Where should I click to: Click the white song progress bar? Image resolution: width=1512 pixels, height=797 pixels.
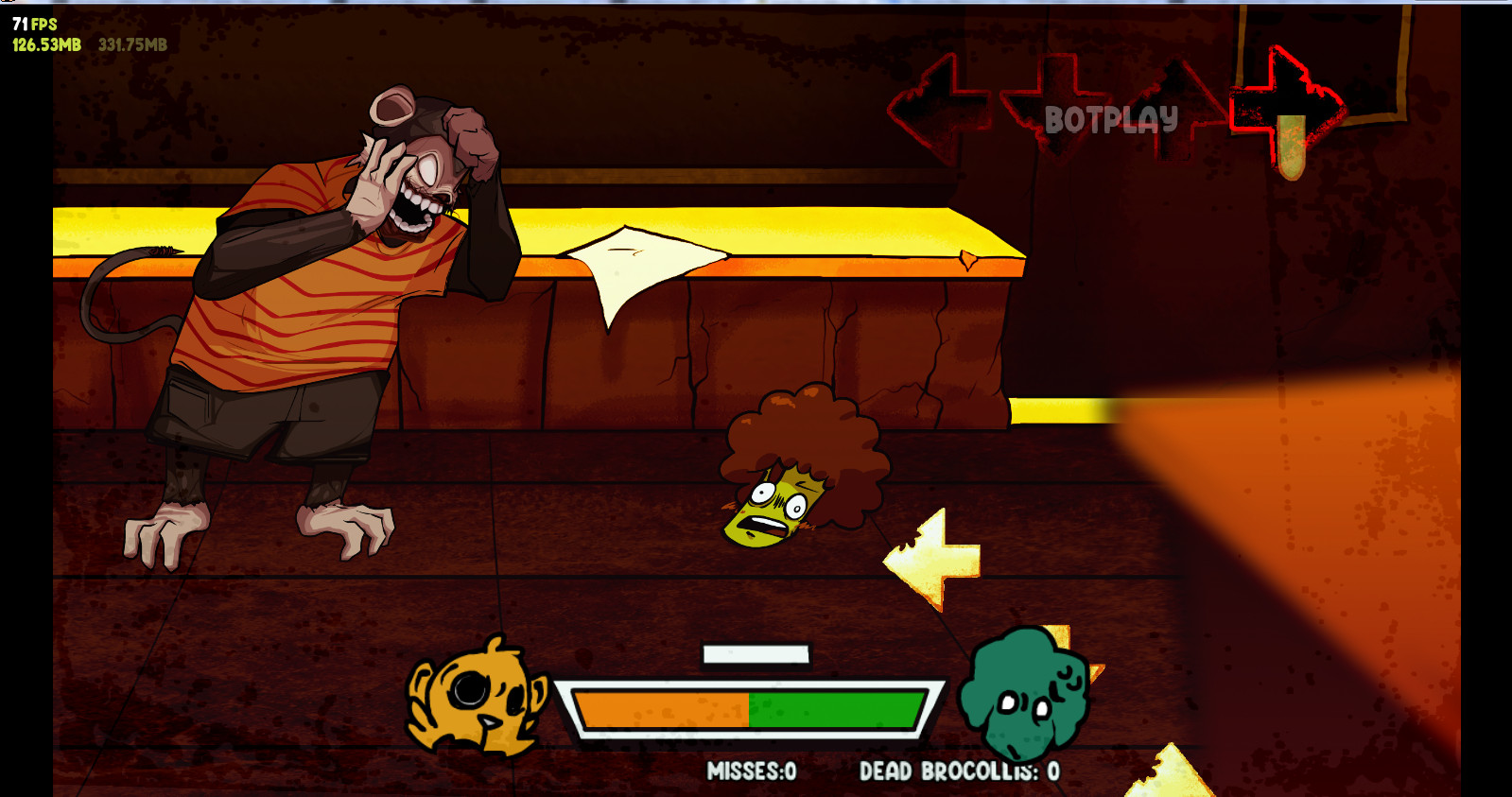point(755,653)
